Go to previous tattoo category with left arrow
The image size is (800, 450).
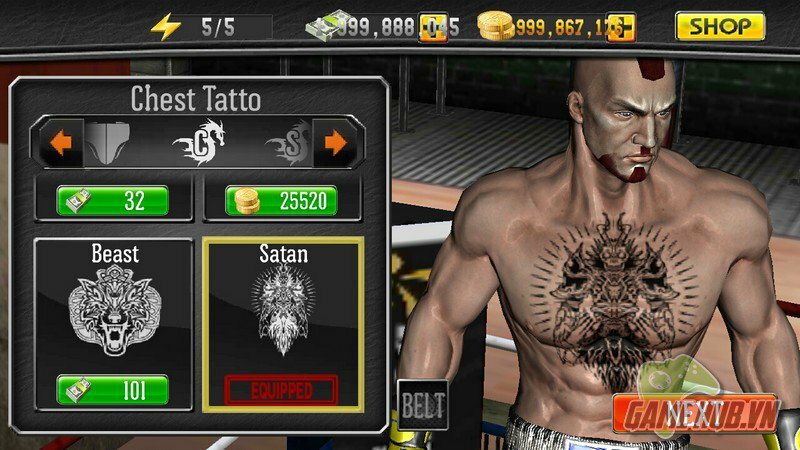coord(61,144)
